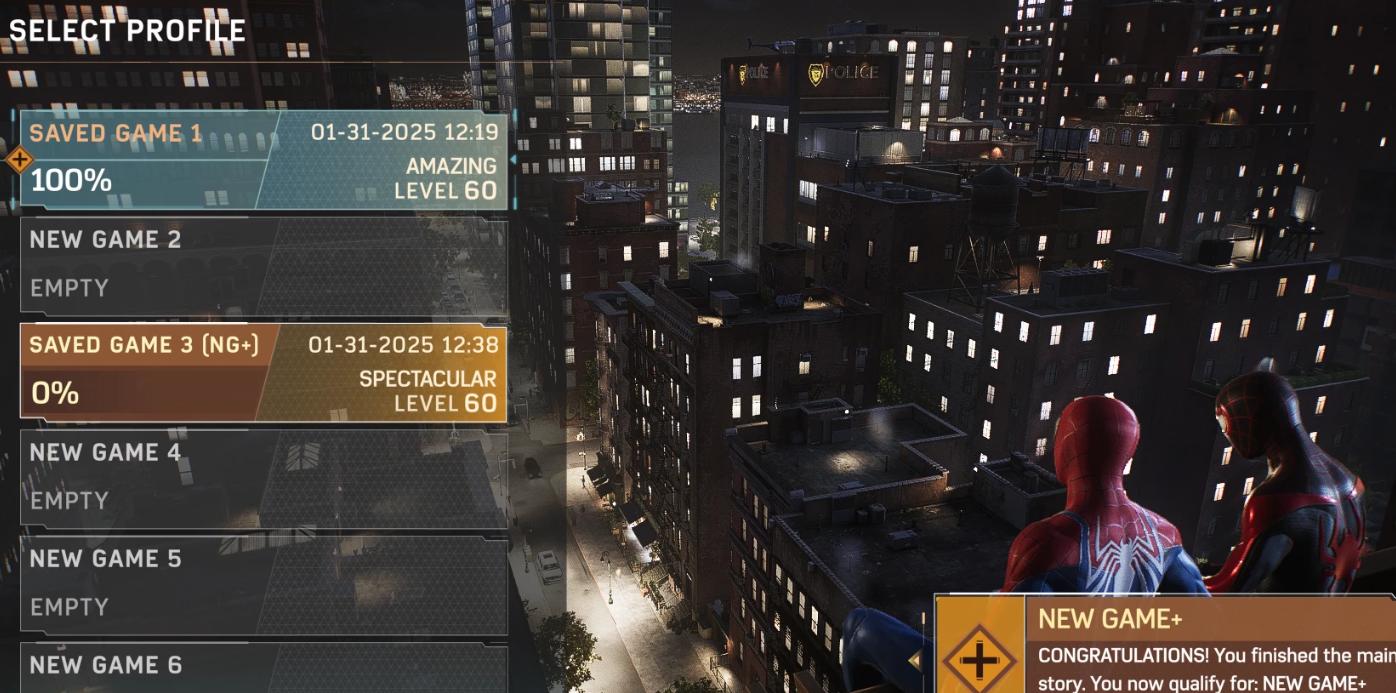1396x693 pixels.
Task: Choose the New Game 6 profile slot
Action: [263, 668]
